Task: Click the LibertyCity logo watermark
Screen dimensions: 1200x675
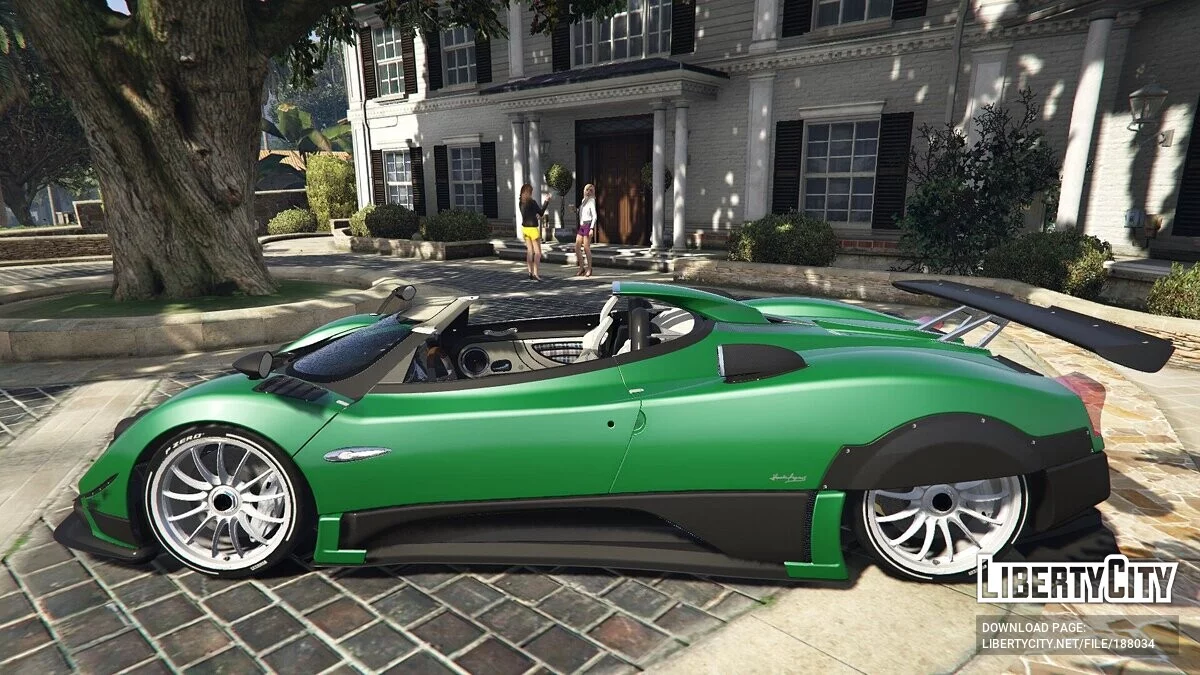Action: click(1077, 581)
